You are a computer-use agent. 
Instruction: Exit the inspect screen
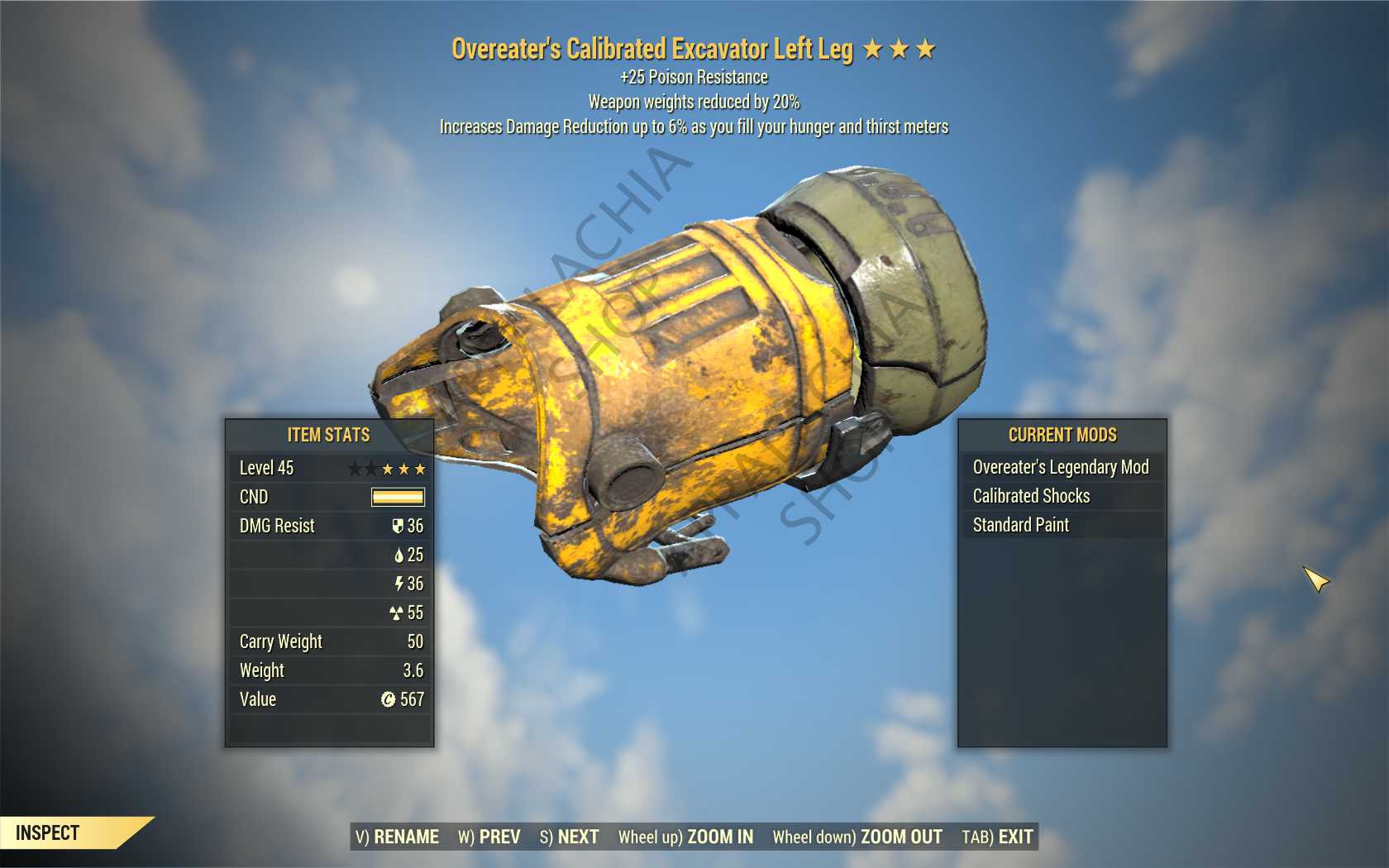pyautogui.click(x=997, y=837)
